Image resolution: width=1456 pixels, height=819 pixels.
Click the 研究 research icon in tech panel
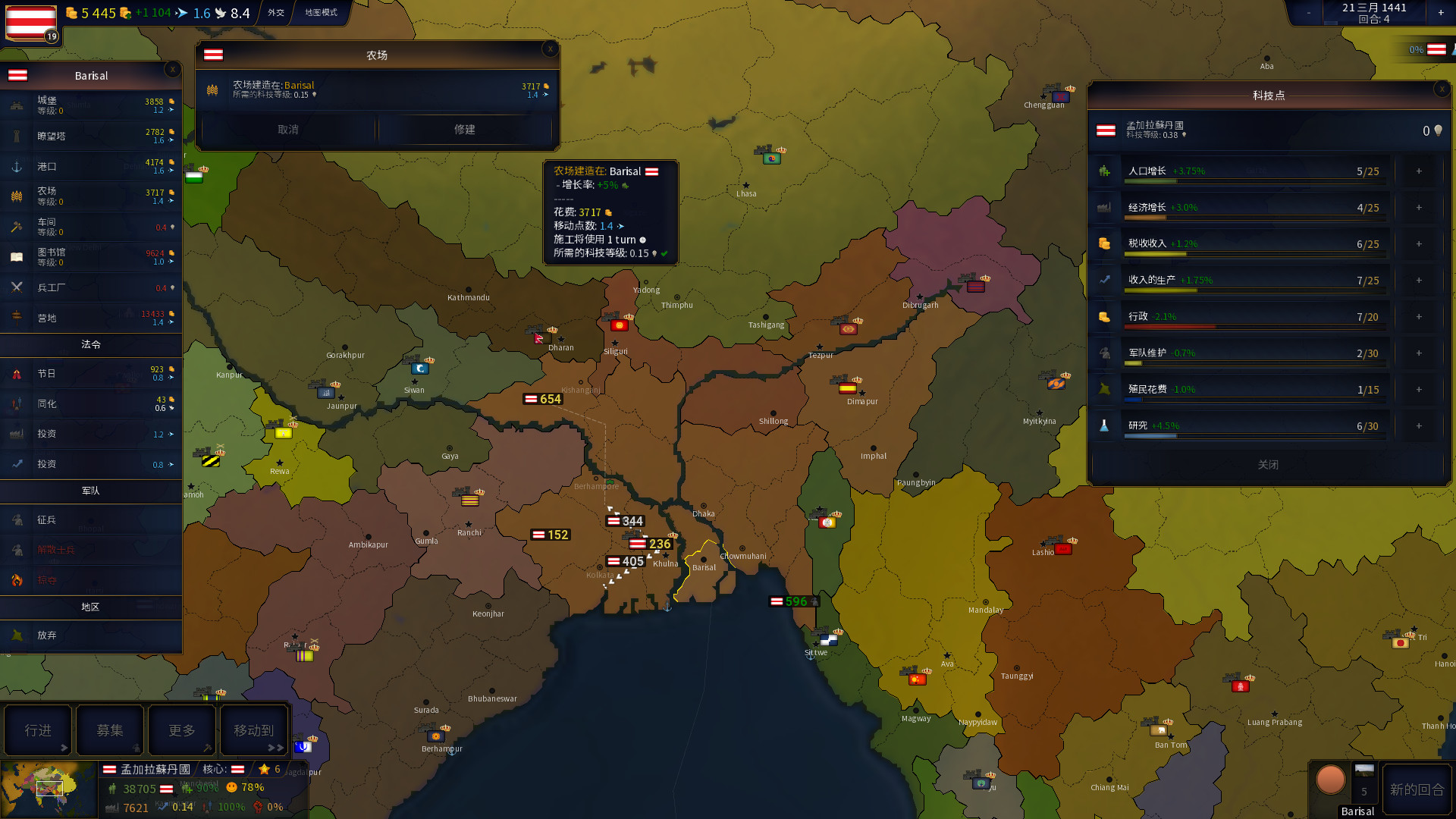[1104, 426]
